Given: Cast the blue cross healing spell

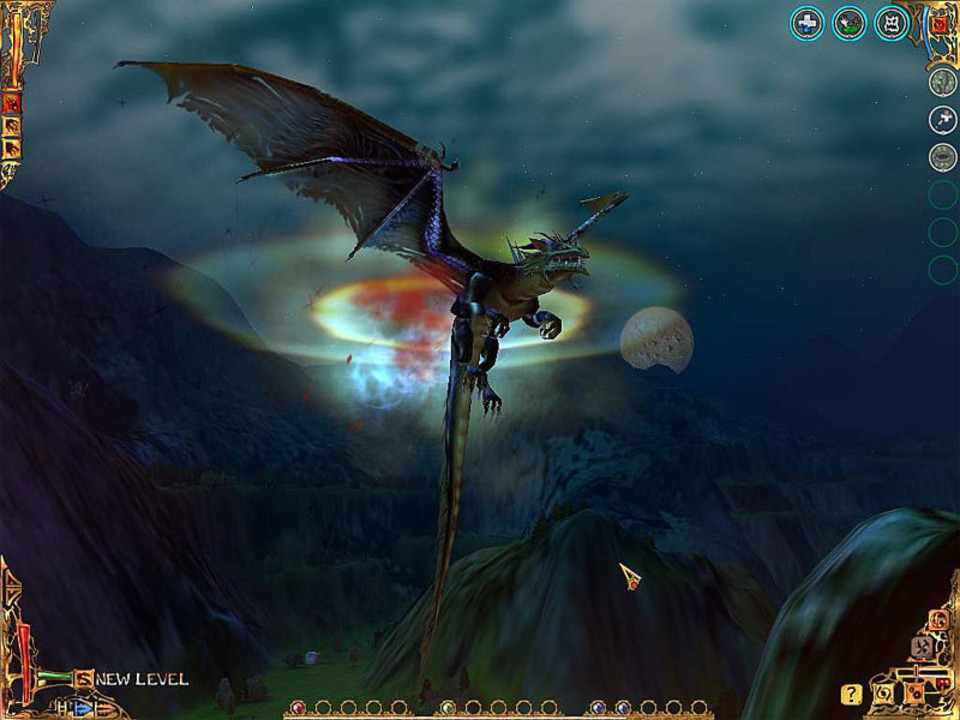Looking at the screenshot, I should coord(807,23).
